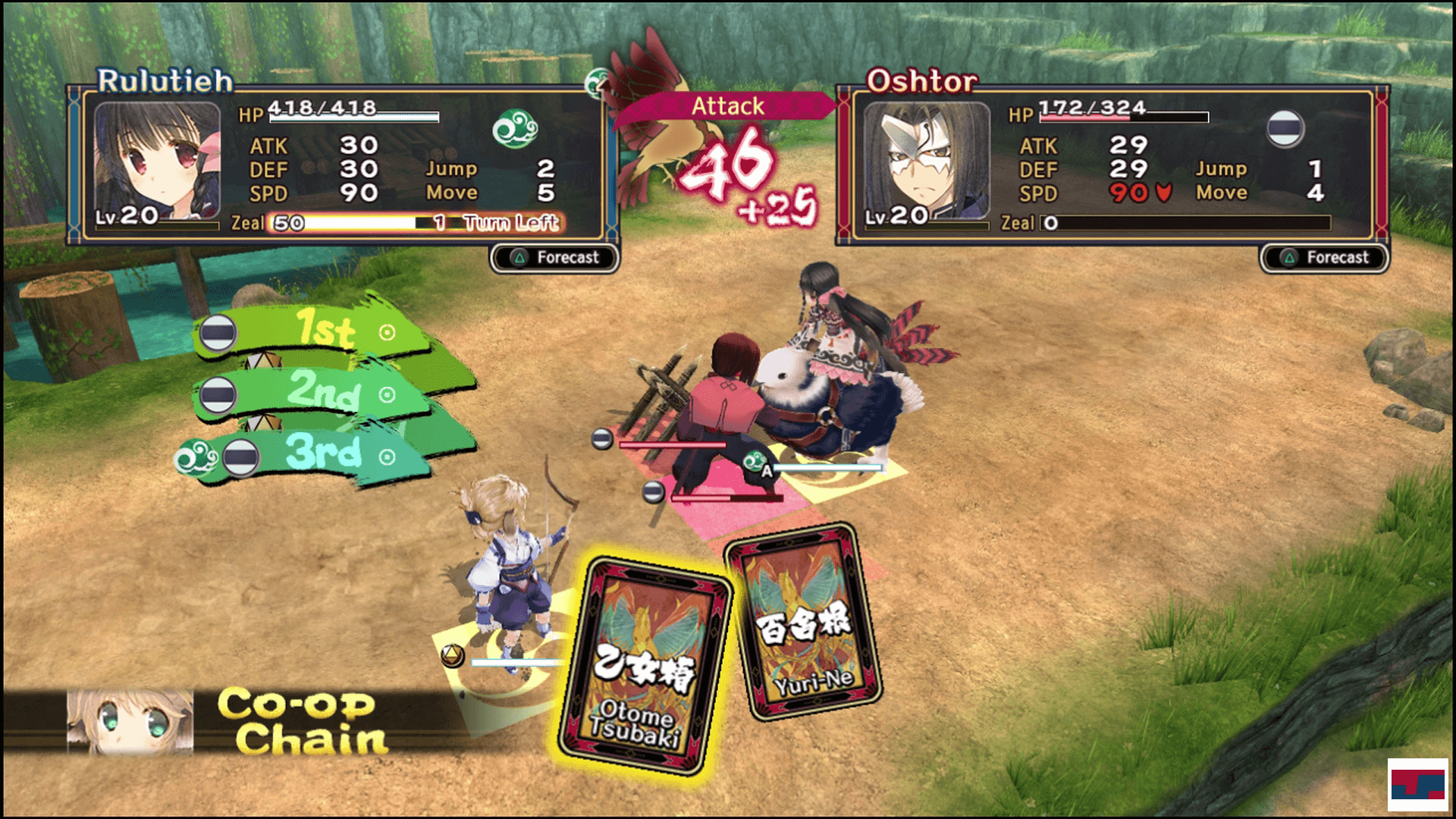This screenshot has width=1456, height=819.
Task: Click Rulutieh's character portrait
Action: [x=158, y=161]
